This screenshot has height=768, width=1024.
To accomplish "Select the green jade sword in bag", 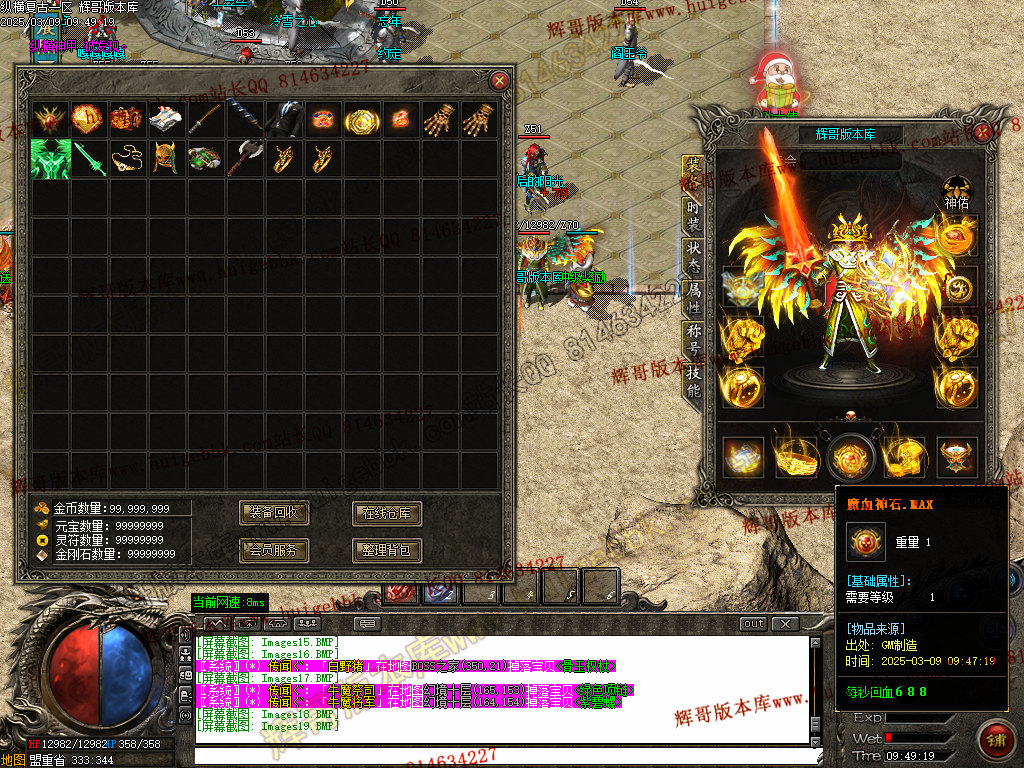I will 88,158.
